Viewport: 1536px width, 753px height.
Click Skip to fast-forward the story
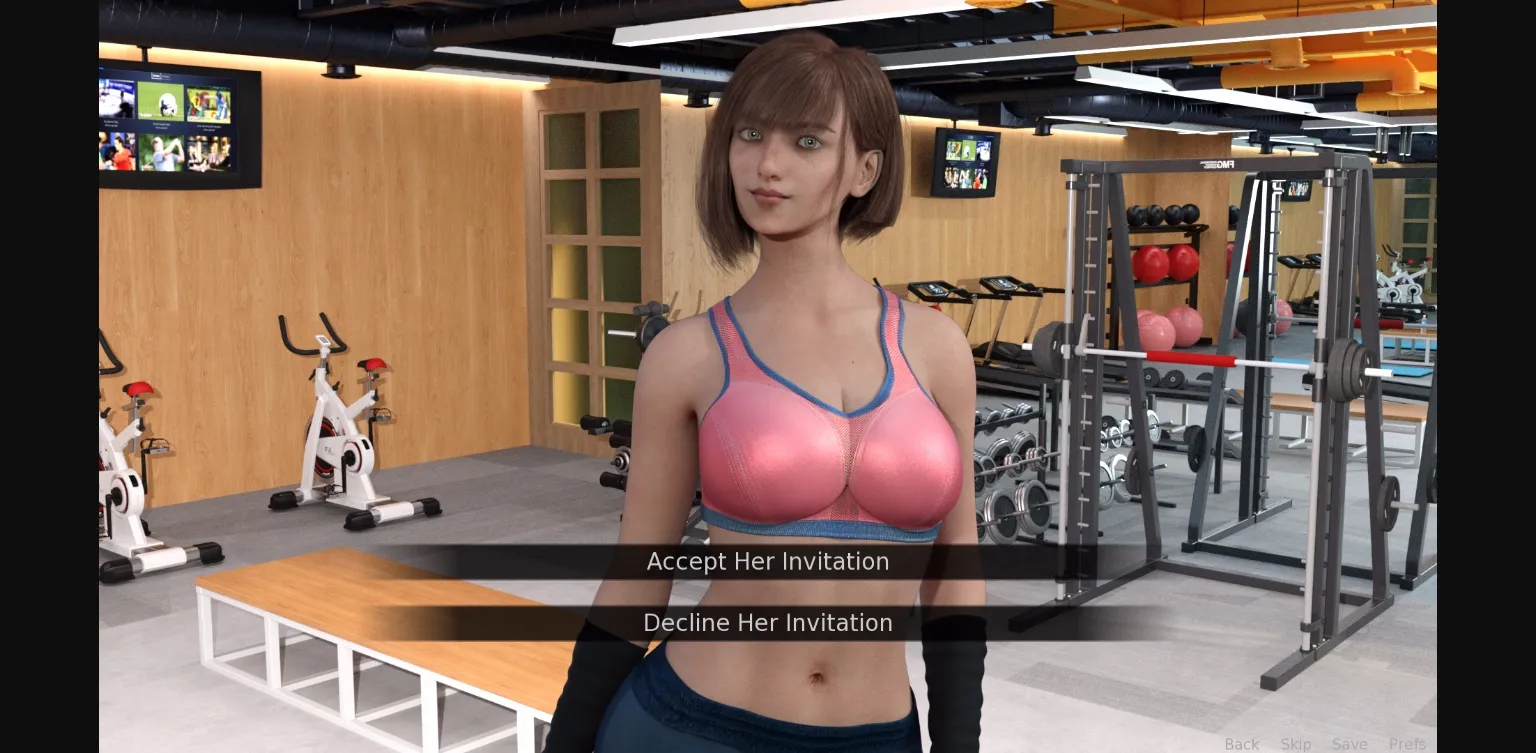[x=1296, y=744]
